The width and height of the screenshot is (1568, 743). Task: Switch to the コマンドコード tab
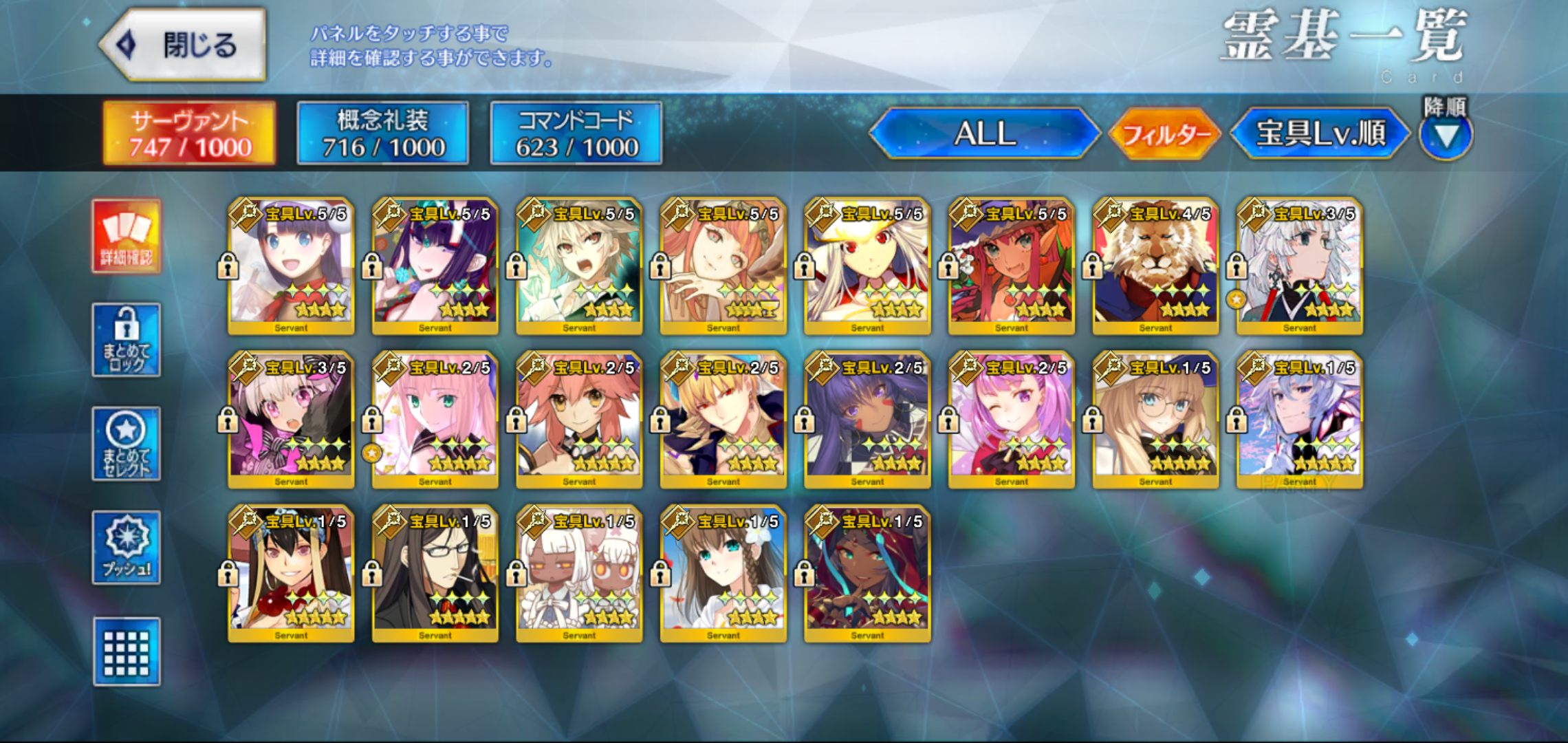pyautogui.click(x=576, y=133)
